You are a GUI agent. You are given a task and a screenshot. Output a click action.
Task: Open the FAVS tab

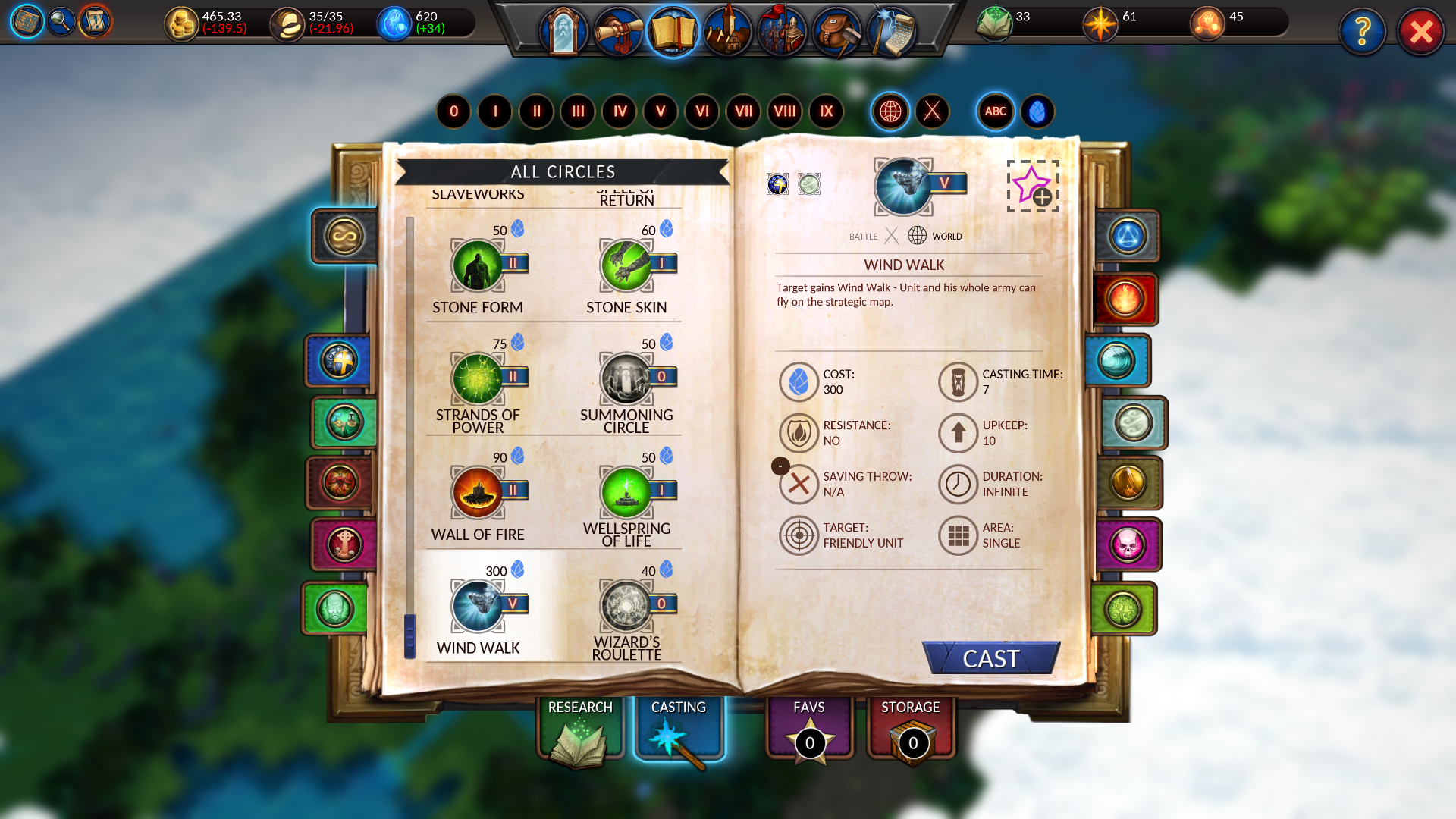point(808,728)
